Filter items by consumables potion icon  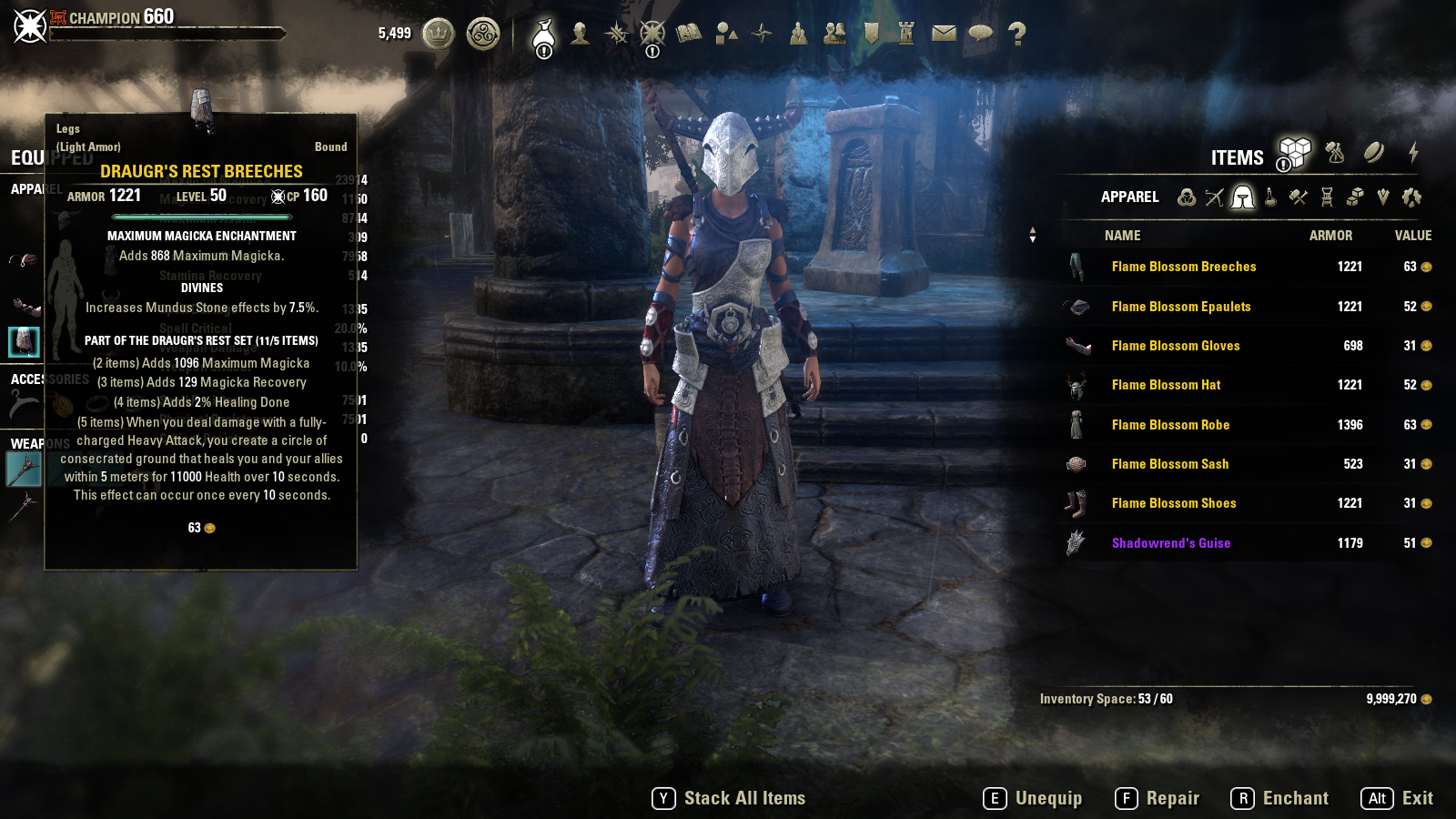click(1270, 197)
